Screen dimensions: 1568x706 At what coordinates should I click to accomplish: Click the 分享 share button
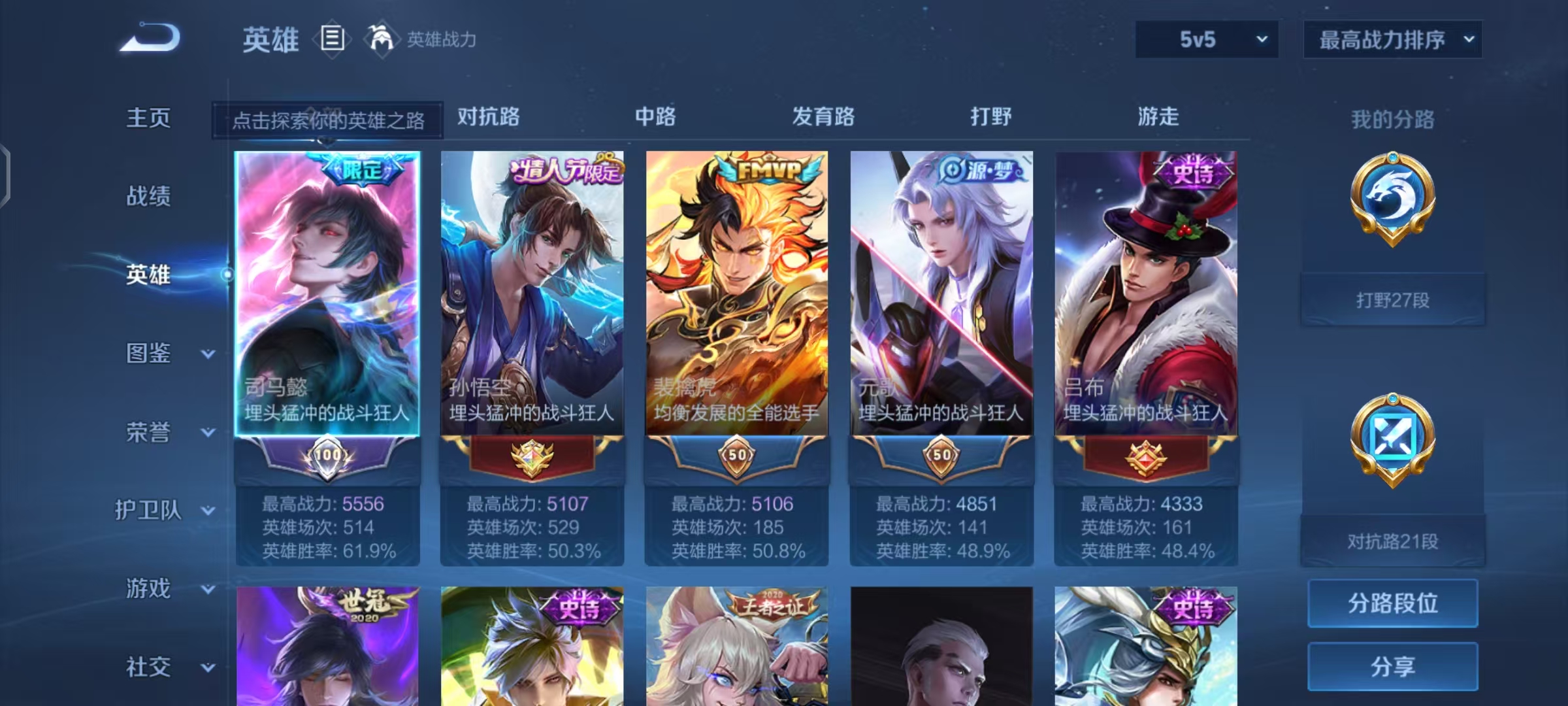[x=1392, y=665]
